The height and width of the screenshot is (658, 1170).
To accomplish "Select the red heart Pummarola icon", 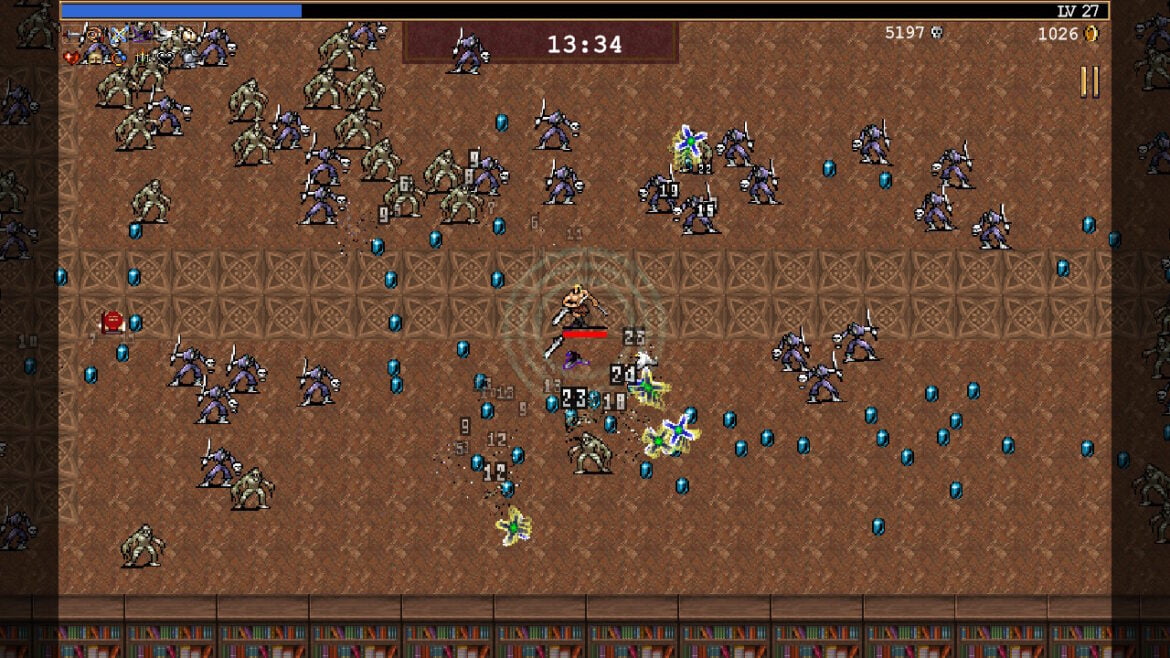I will coord(71,58).
